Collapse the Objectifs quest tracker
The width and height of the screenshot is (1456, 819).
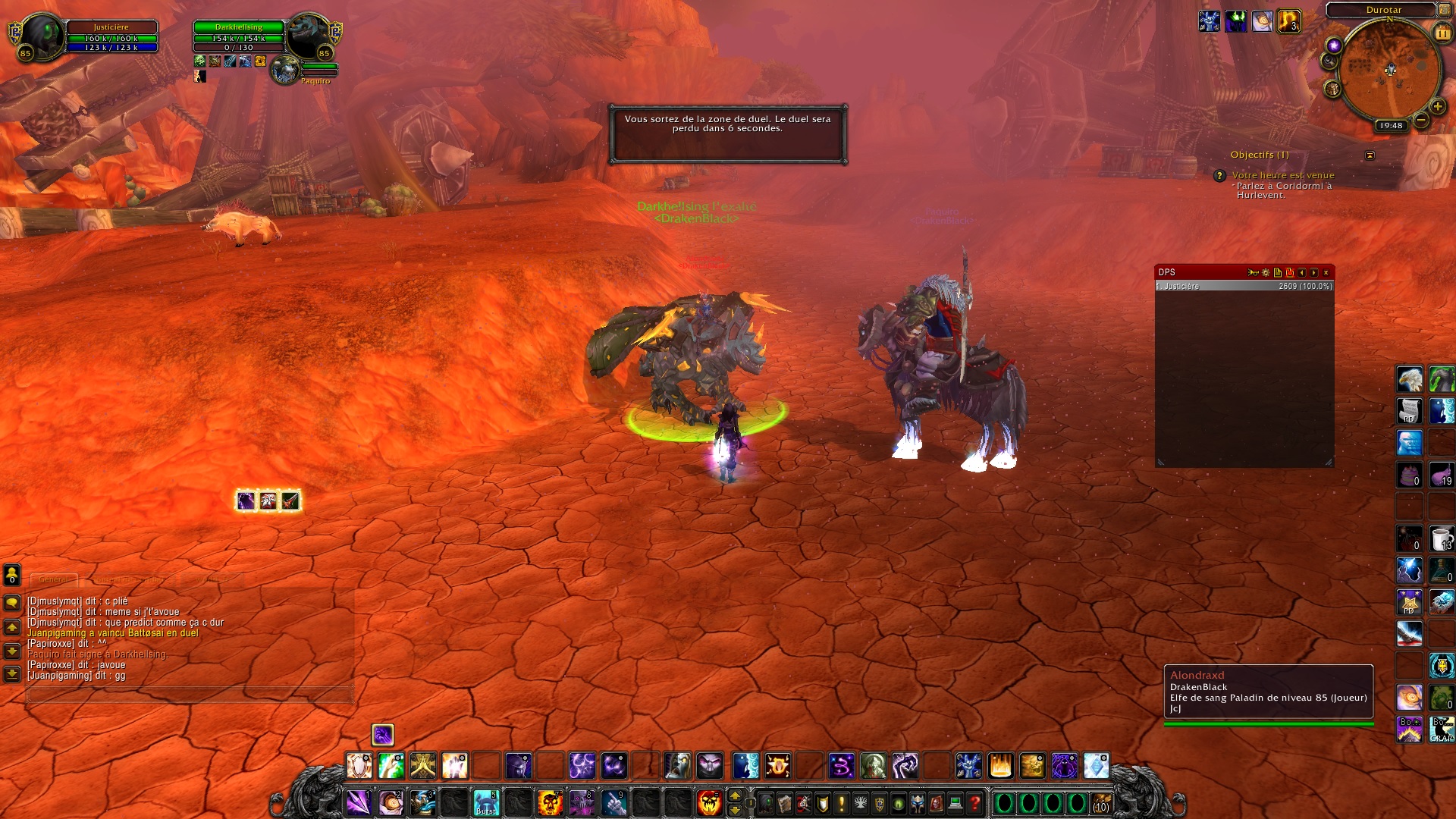[1370, 155]
